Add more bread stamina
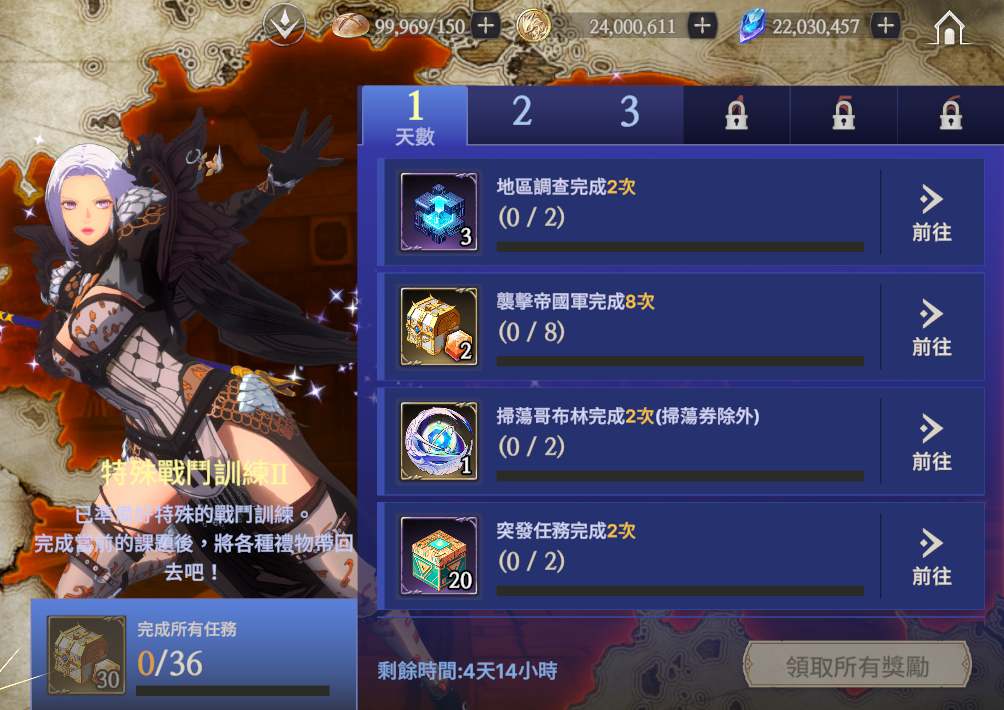This screenshot has height=710, width=1004. [x=486, y=26]
